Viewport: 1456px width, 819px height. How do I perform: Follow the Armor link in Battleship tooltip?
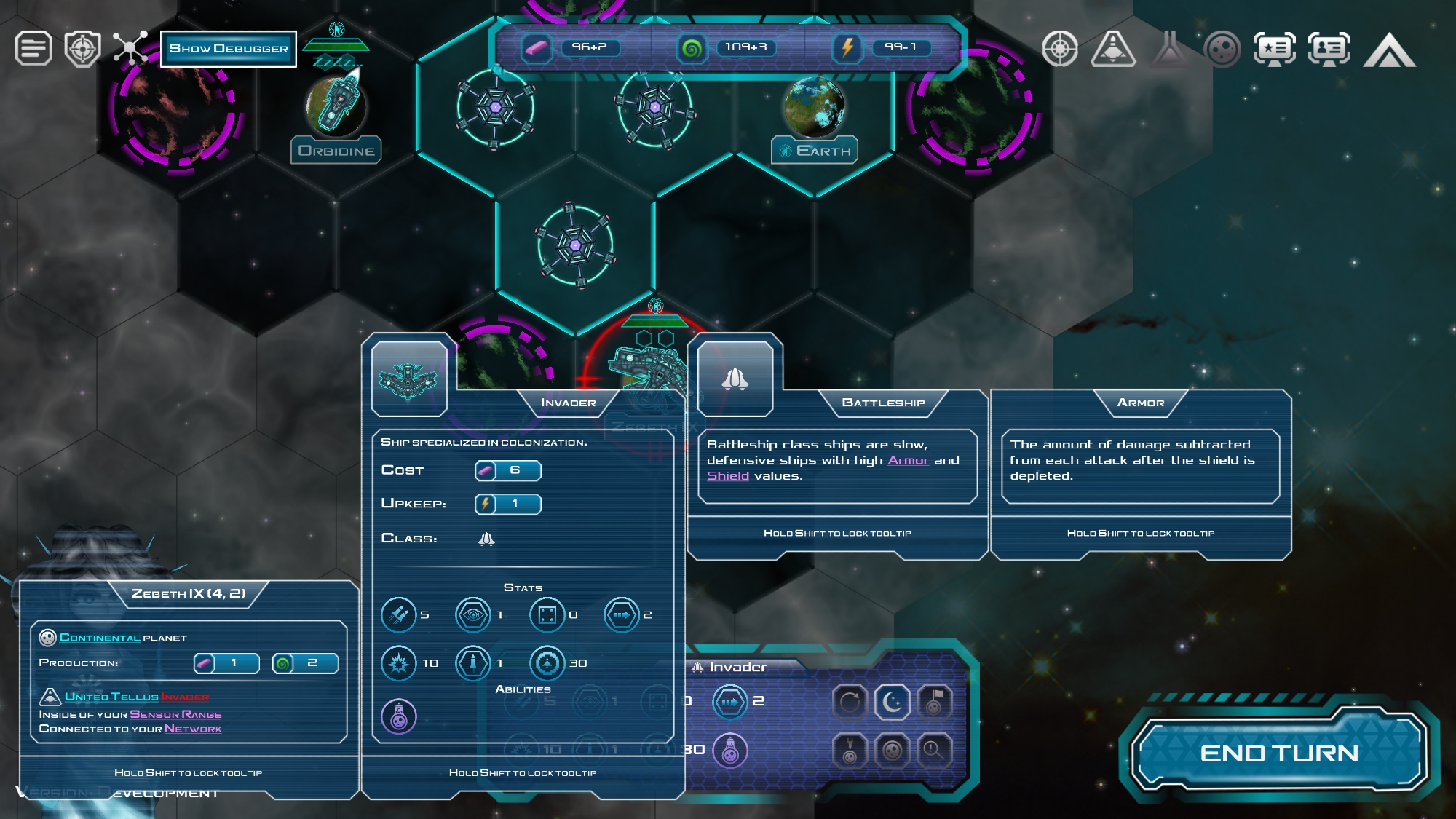pos(908,460)
